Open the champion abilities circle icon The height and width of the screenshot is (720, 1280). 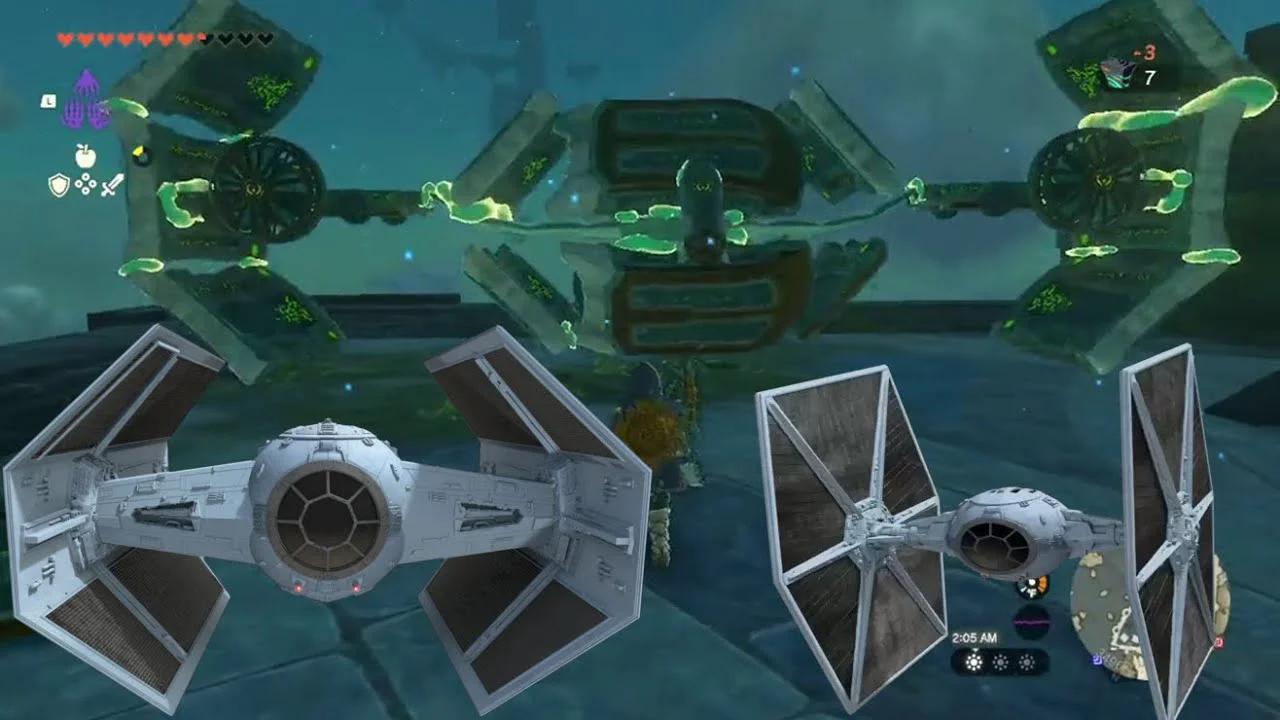point(85,183)
